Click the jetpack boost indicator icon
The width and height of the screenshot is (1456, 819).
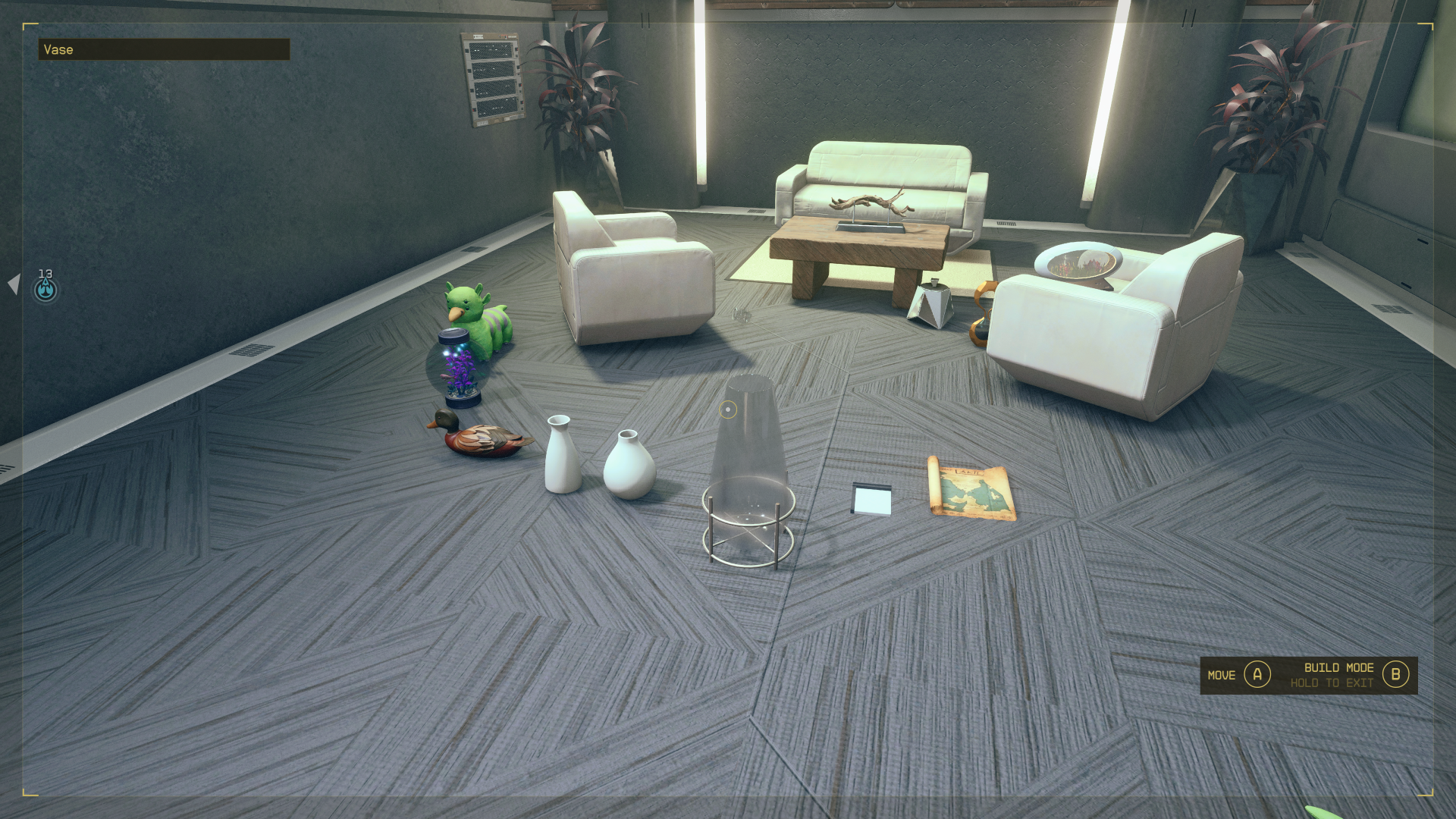(x=44, y=289)
